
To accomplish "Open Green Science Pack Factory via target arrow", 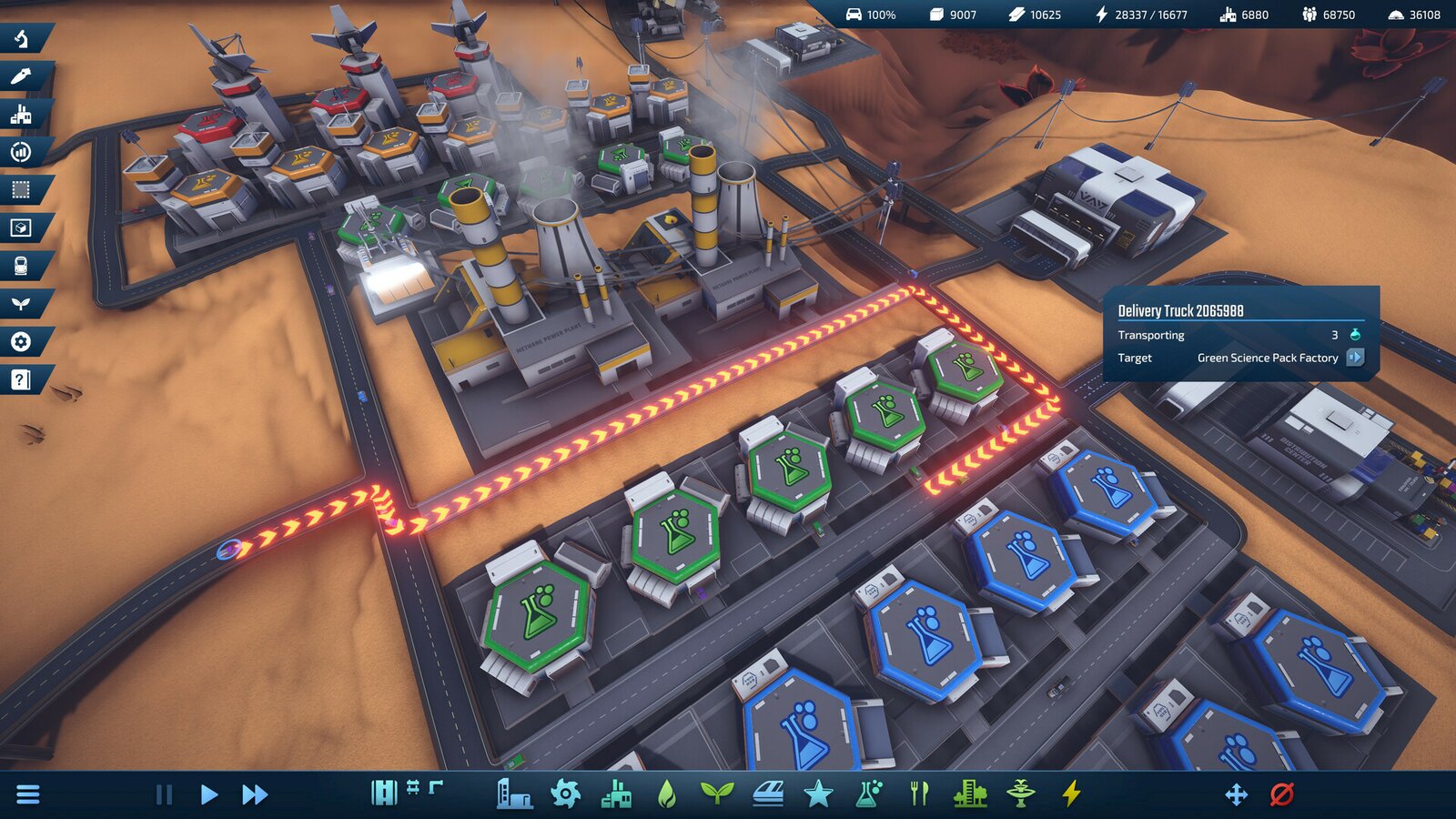I will click(x=1356, y=359).
